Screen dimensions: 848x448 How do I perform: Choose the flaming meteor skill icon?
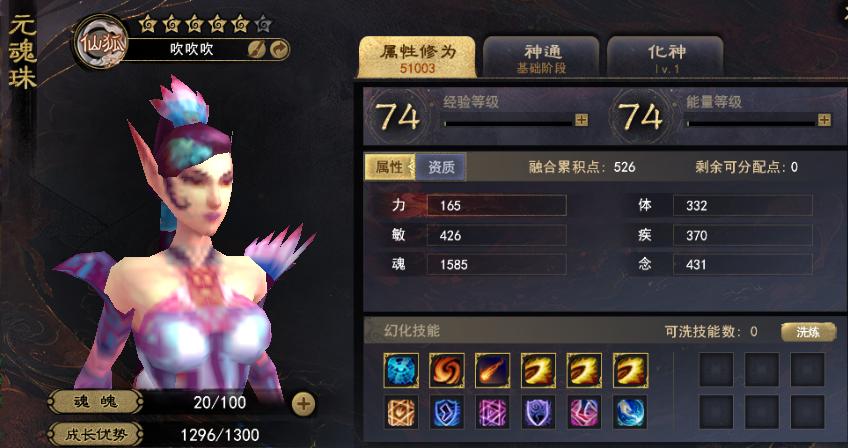492,370
